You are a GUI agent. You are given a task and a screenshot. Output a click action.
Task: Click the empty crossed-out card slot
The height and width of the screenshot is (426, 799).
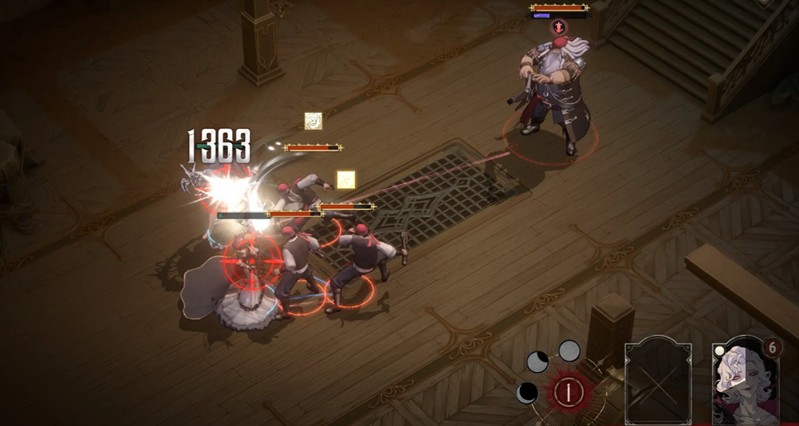pos(657,380)
